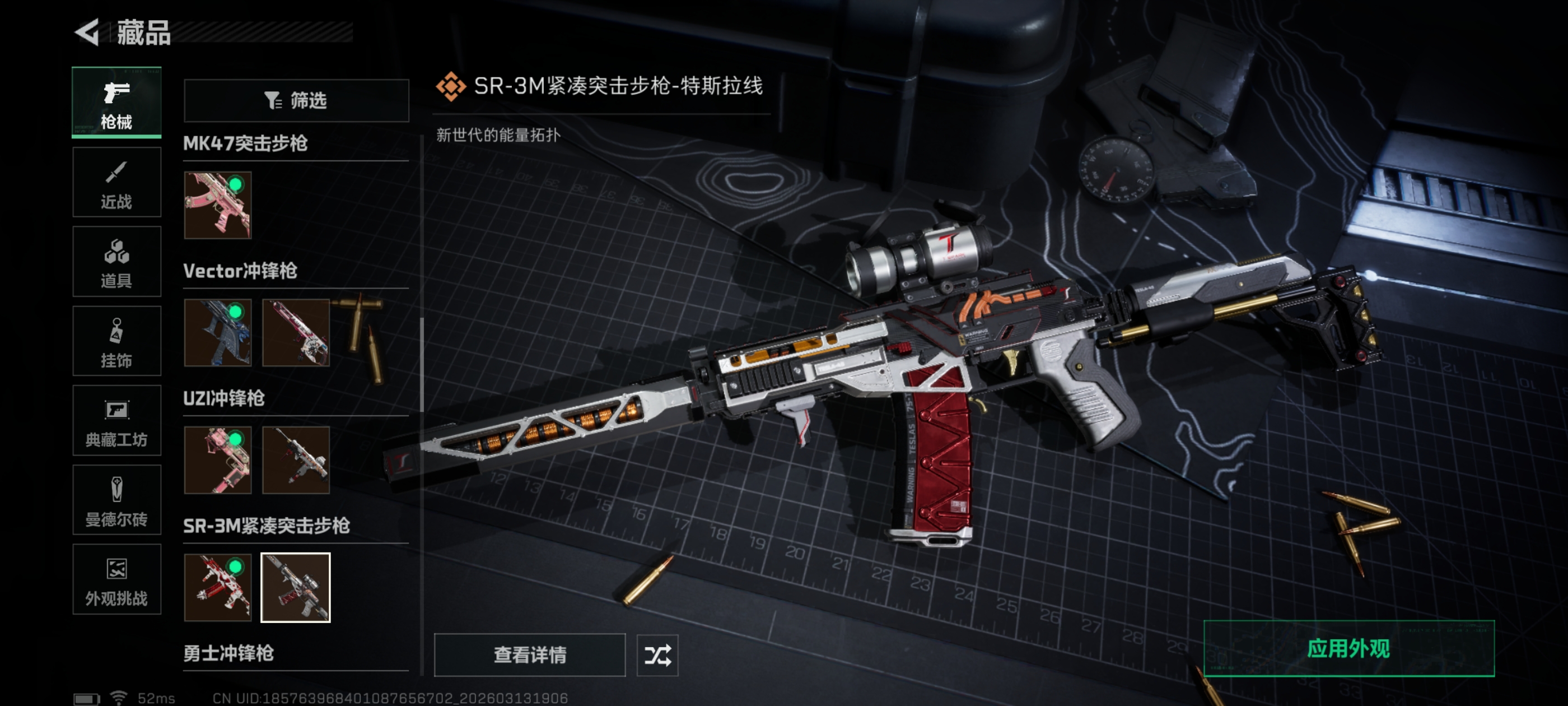The width and height of the screenshot is (1568, 706).
Task: Choose the dark UZI skin without green dot
Action: 295,460
